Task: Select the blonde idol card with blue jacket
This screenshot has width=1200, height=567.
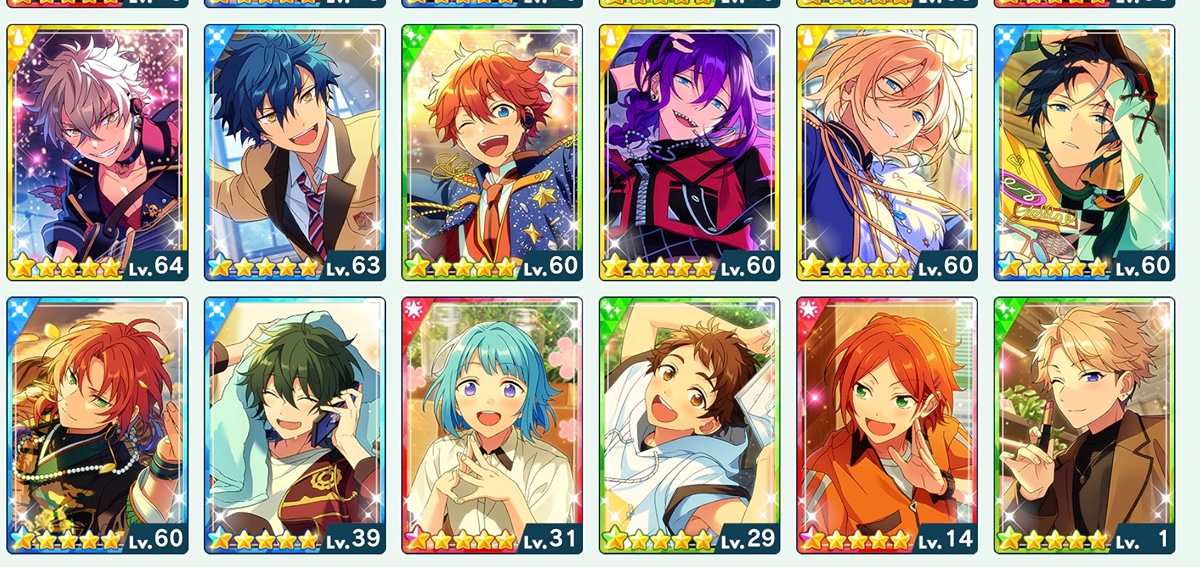Action: coord(886,152)
